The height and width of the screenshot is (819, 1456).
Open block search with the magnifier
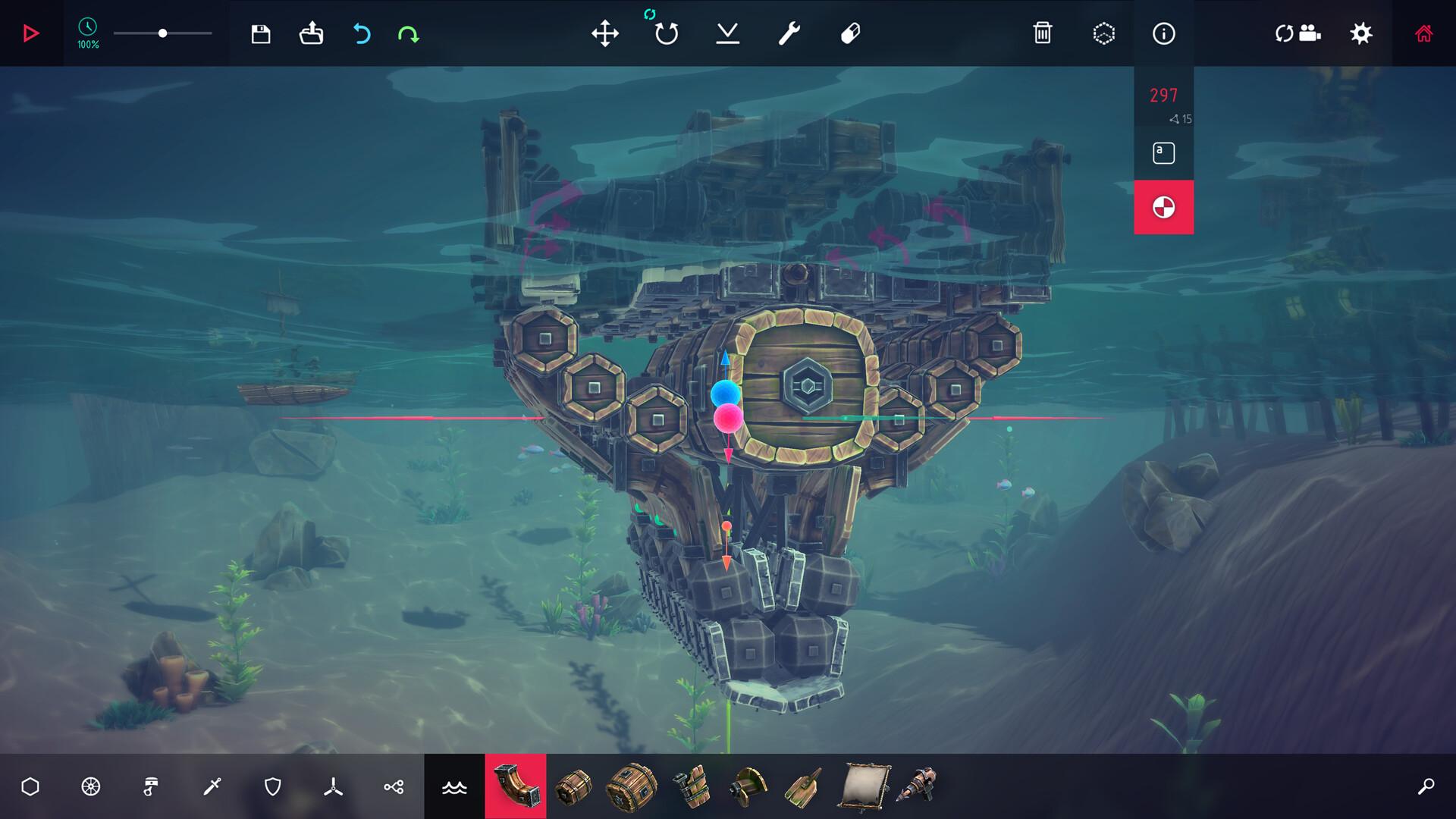[1426, 787]
